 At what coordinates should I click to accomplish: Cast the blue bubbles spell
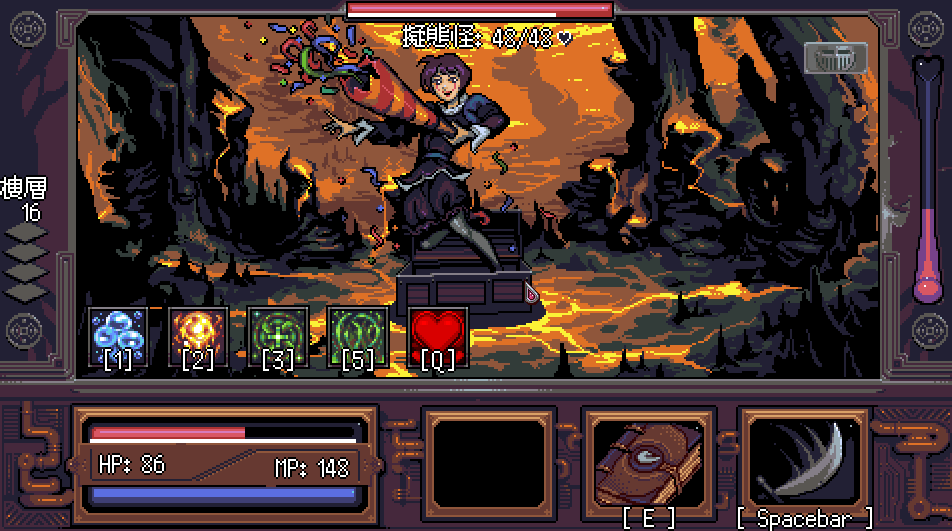coord(118,337)
